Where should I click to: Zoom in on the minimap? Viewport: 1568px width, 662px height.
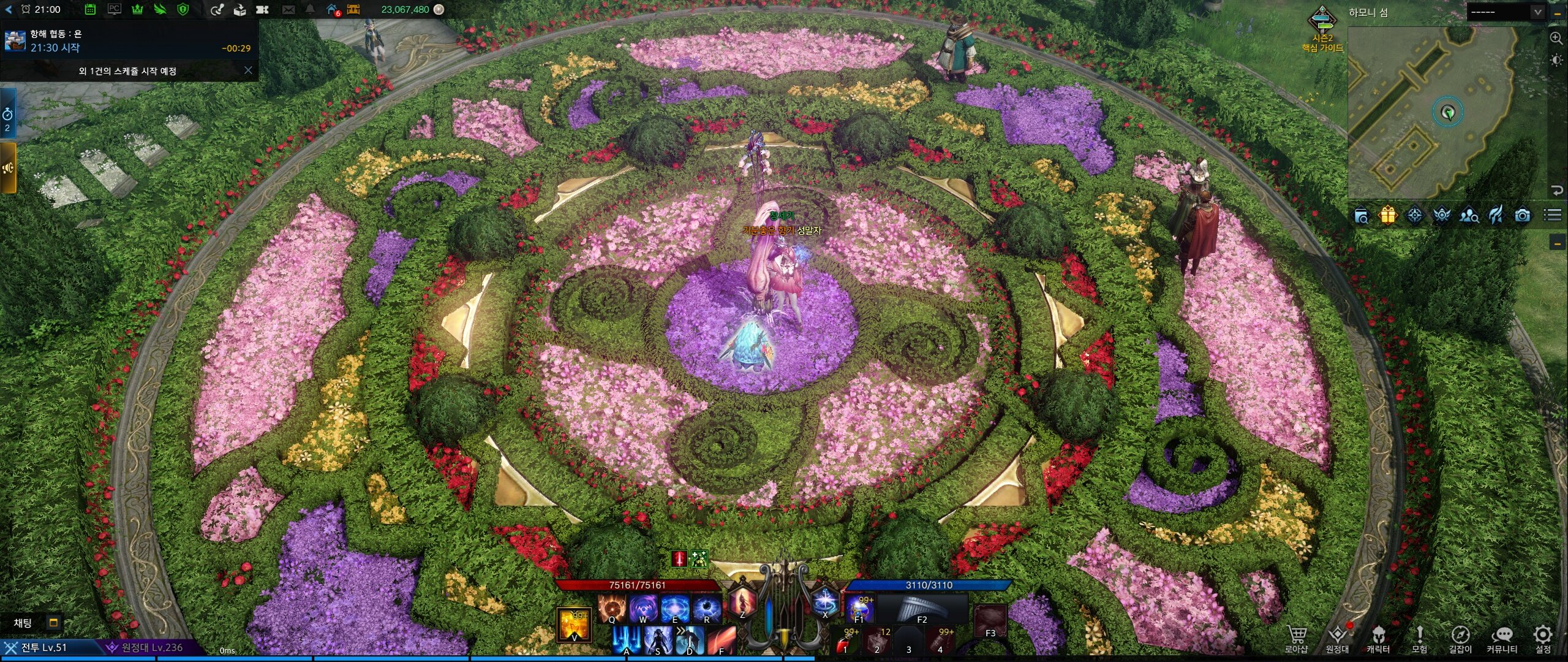[x=1556, y=38]
